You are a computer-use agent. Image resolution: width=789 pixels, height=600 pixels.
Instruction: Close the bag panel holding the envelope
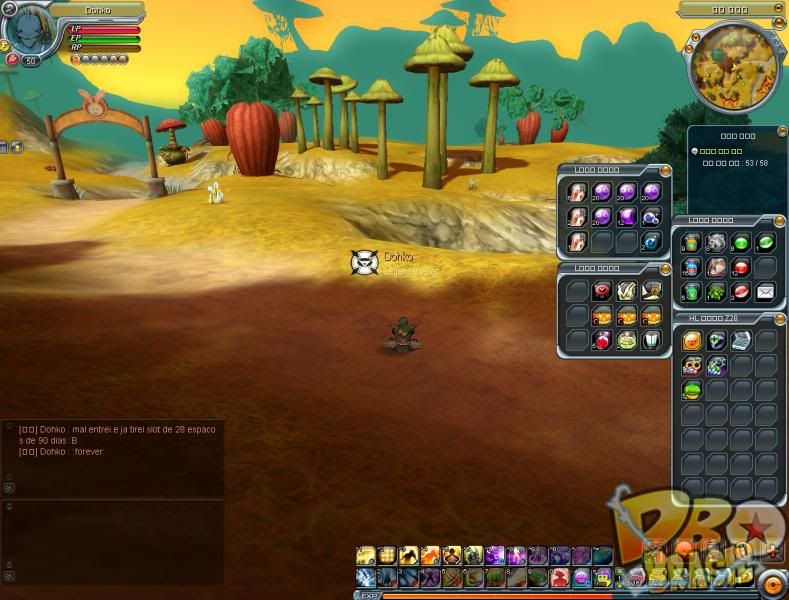coord(779,221)
